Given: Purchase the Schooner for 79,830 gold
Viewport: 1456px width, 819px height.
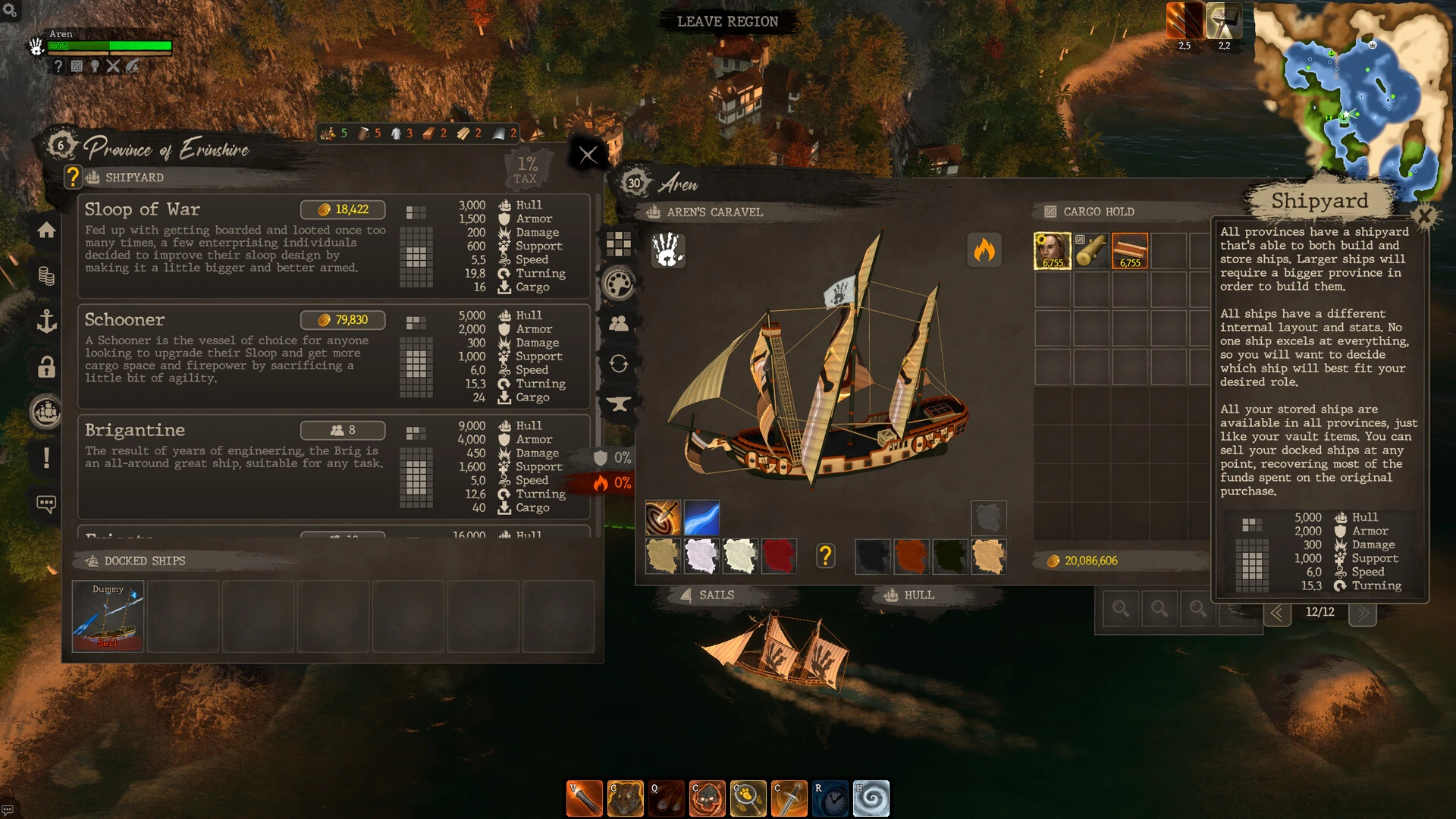Looking at the screenshot, I should 343,320.
